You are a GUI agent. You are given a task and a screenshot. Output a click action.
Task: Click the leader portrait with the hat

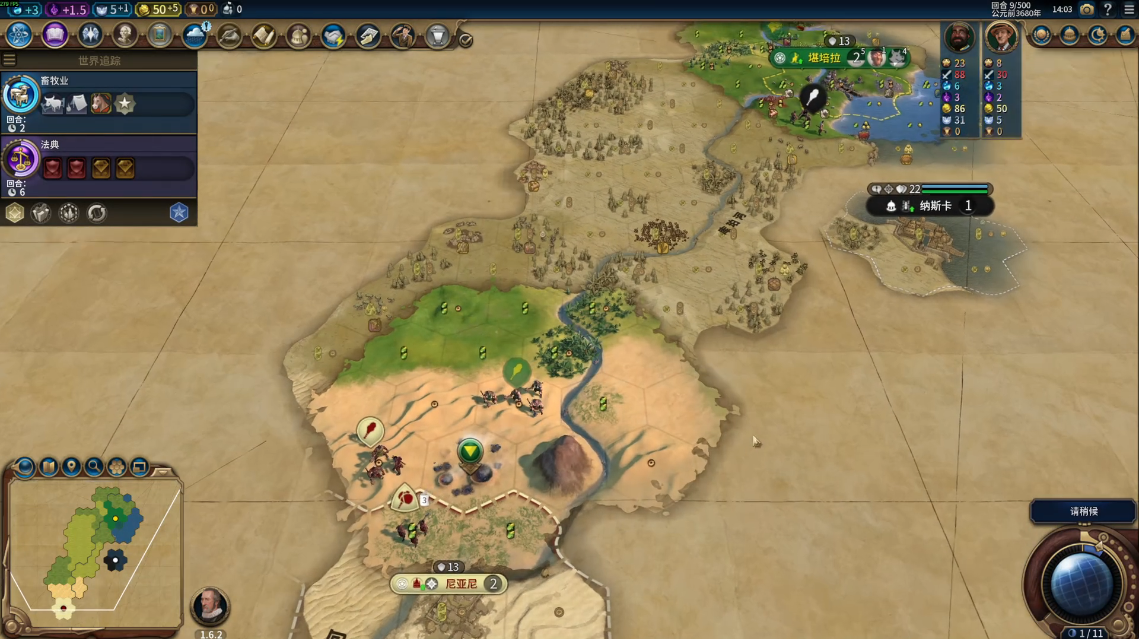pyautogui.click(x=1001, y=38)
